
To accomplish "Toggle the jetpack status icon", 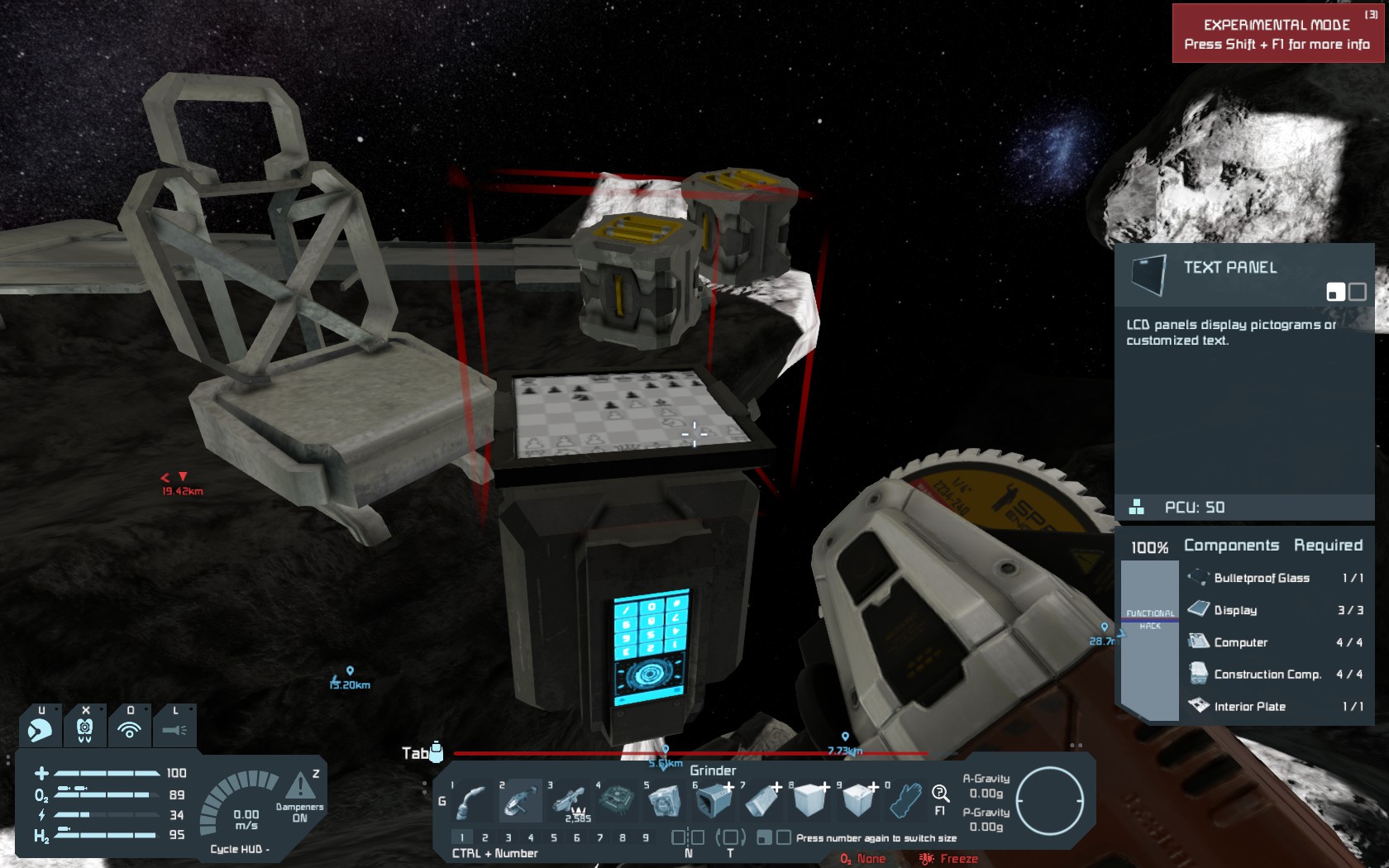I will pyautogui.click(x=84, y=729).
